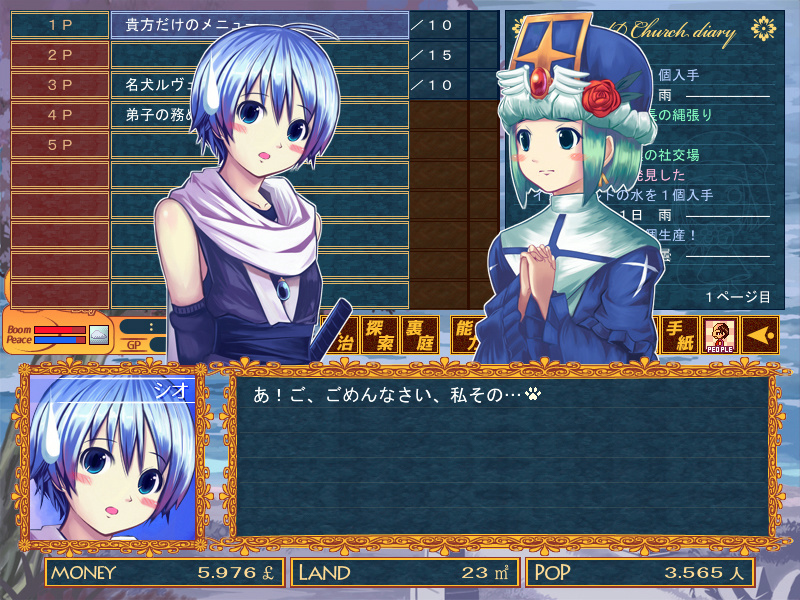Open the PEOPLE character list
Viewport: 800px width, 600px height.
point(720,336)
